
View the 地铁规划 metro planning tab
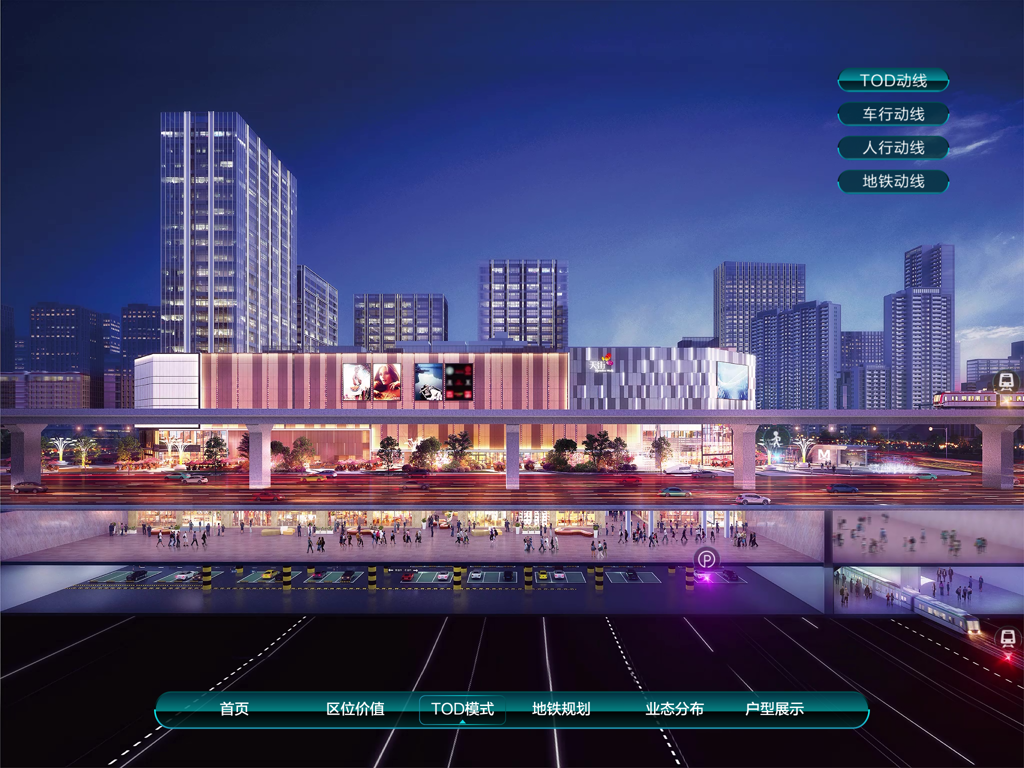561,709
